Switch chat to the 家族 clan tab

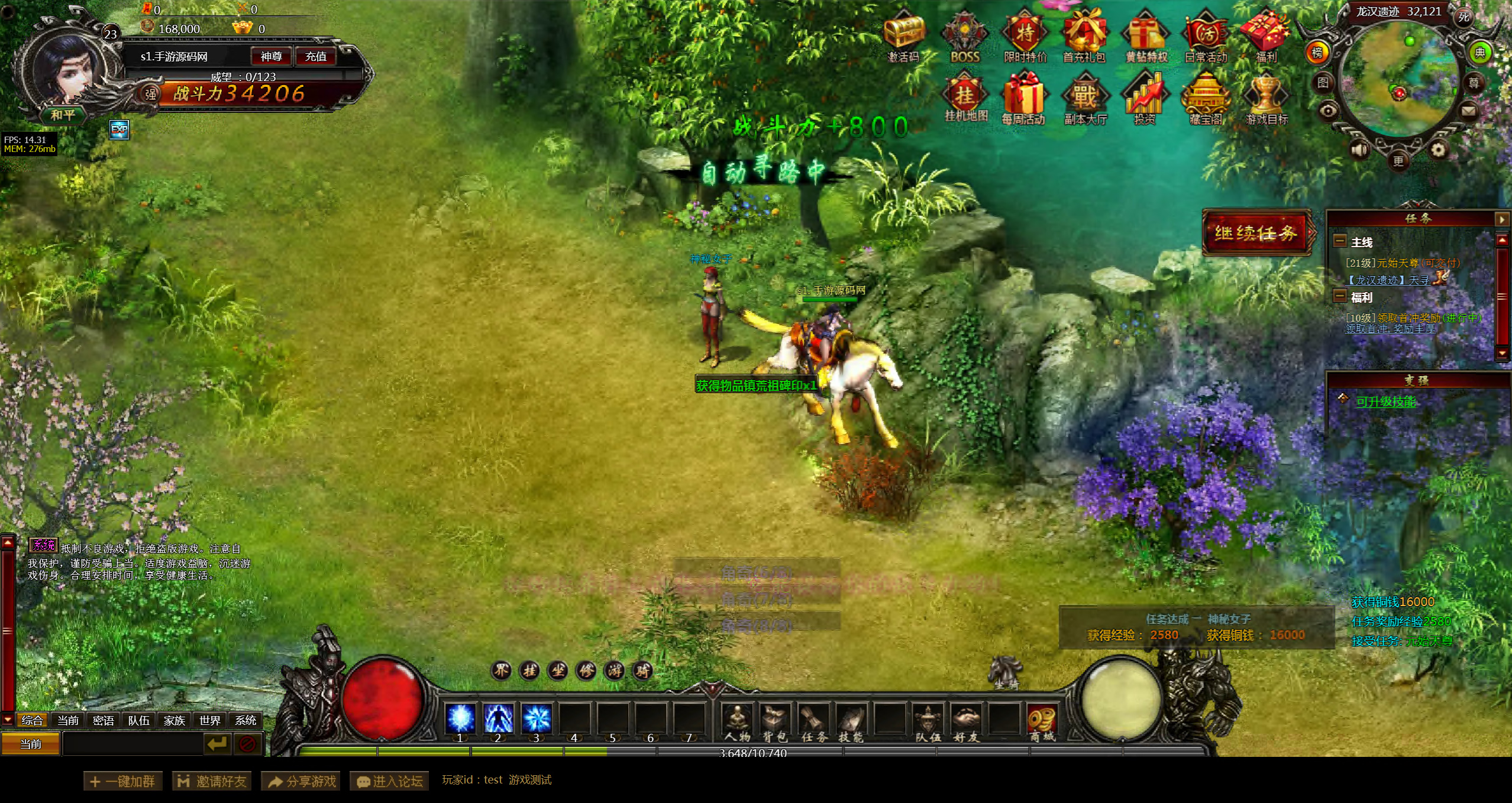coord(175,720)
